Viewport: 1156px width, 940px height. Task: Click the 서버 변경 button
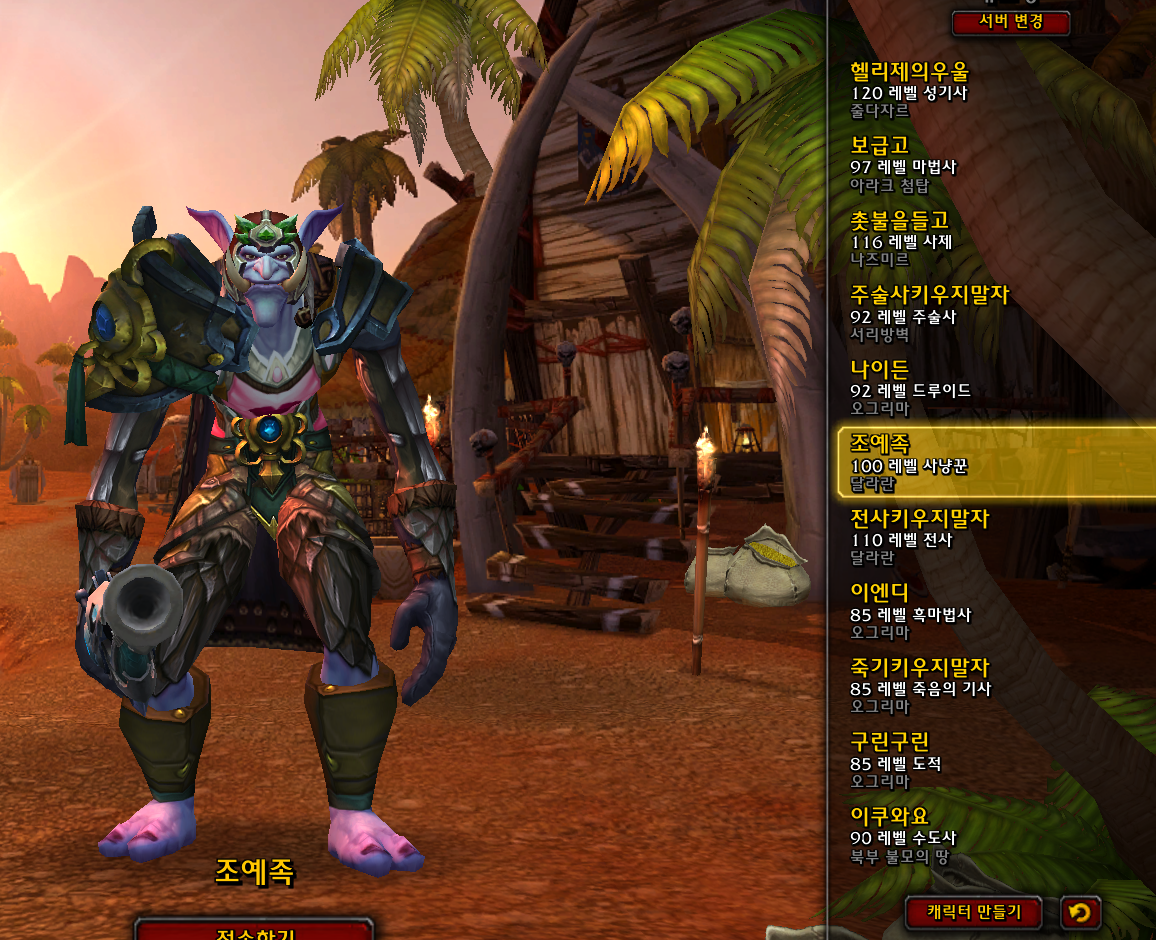pos(1011,22)
